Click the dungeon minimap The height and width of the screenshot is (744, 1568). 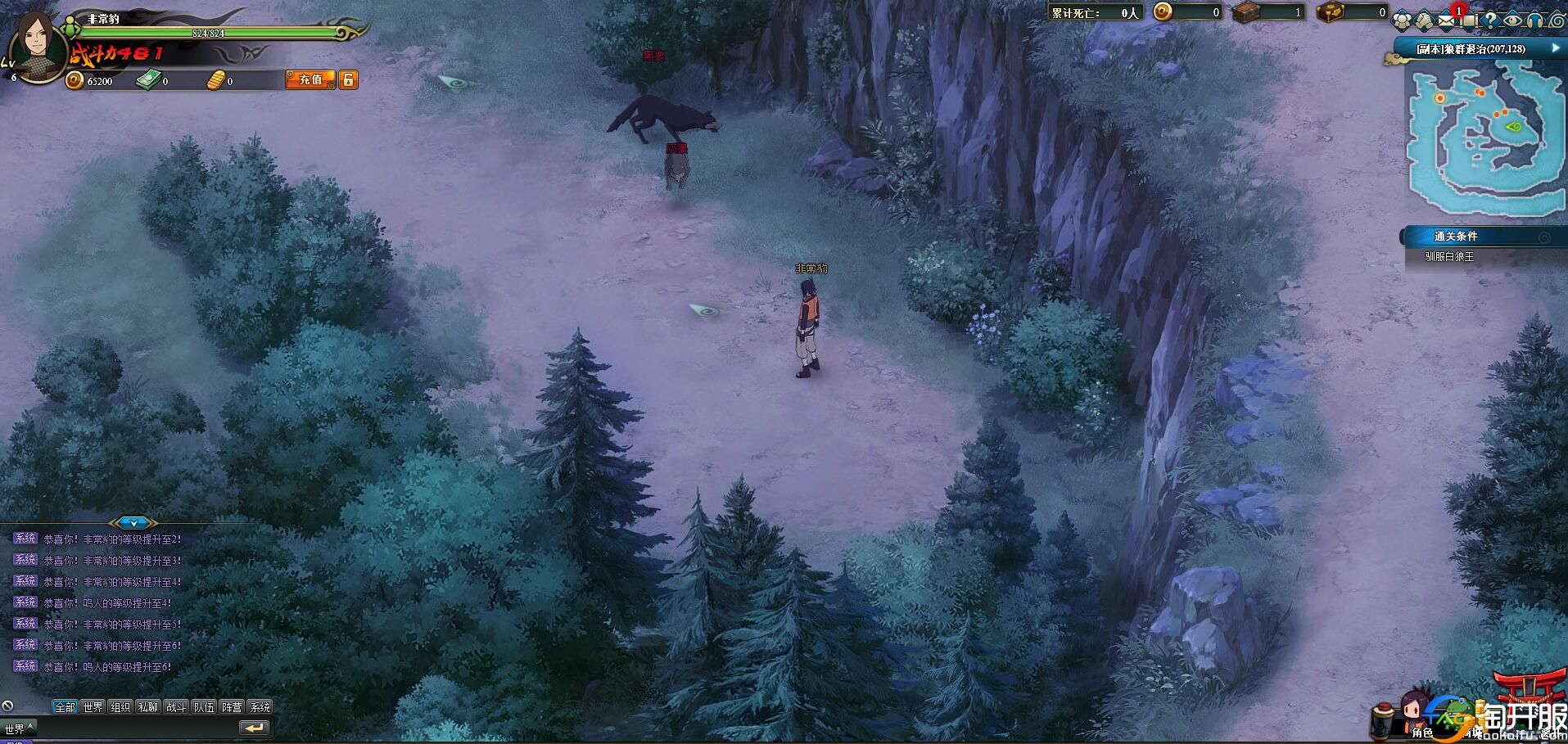(1484, 139)
